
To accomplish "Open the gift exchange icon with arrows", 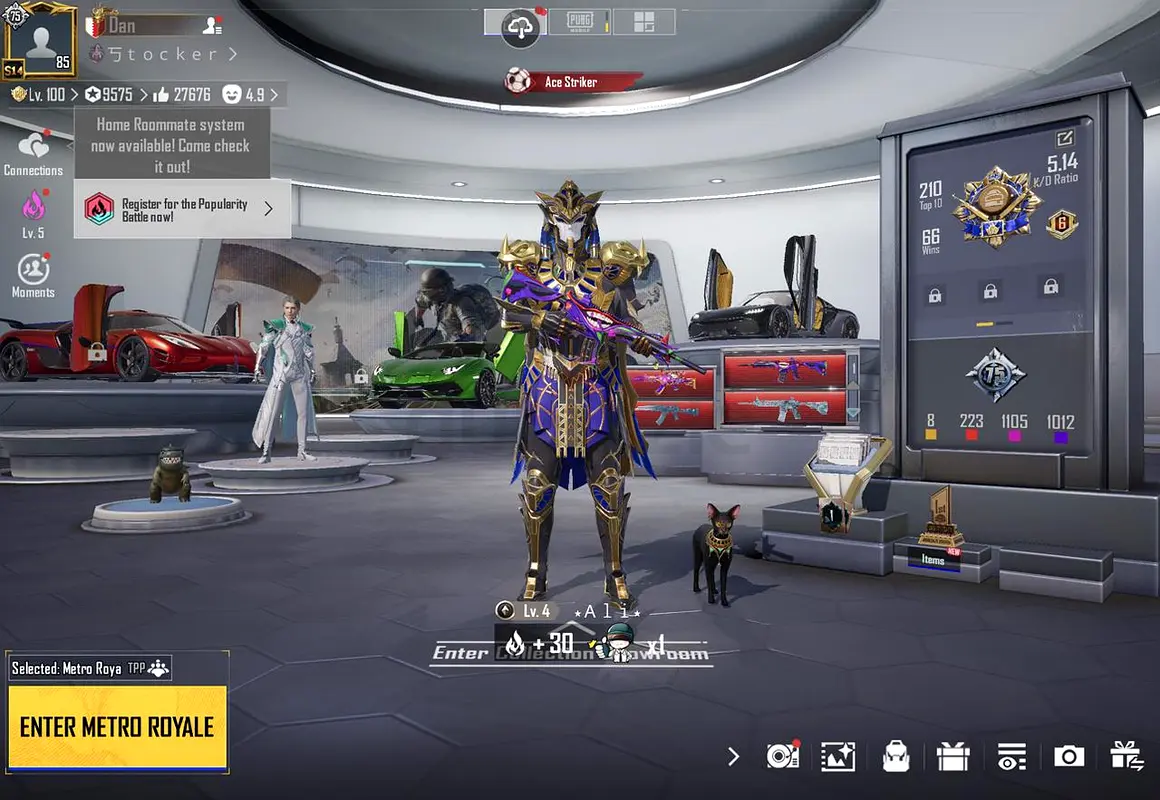I will tap(1127, 756).
